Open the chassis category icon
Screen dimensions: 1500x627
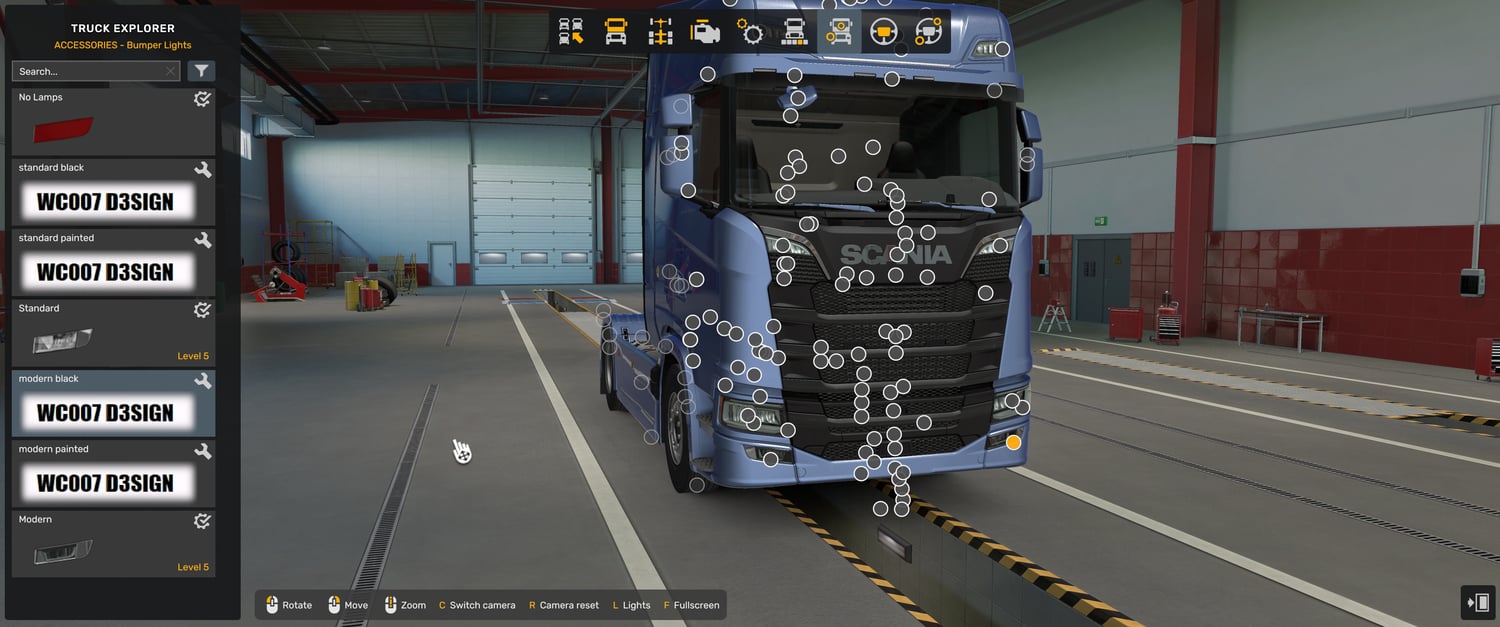coord(660,32)
